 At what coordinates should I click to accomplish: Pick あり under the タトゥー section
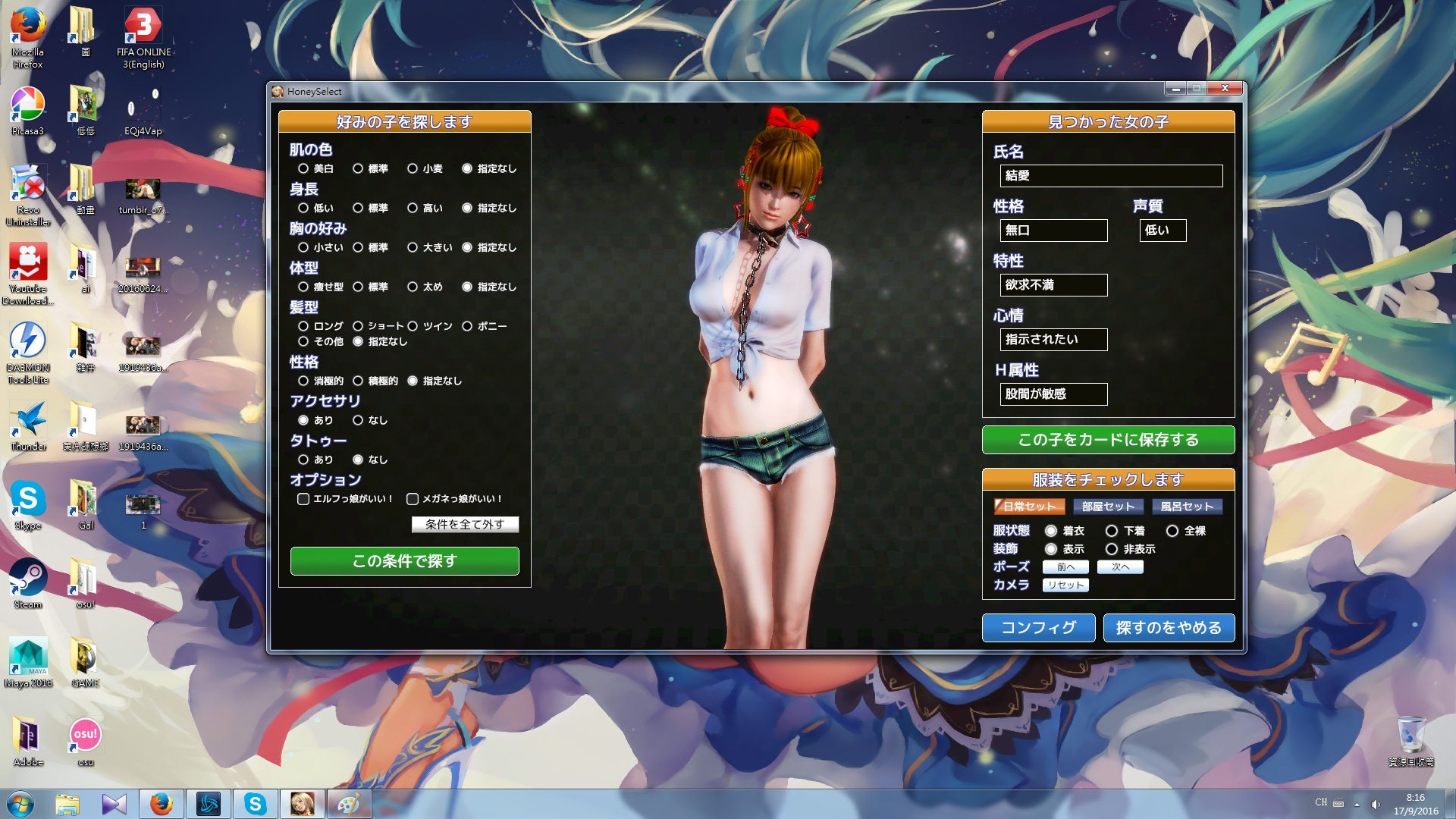pyautogui.click(x=303, y=460)
